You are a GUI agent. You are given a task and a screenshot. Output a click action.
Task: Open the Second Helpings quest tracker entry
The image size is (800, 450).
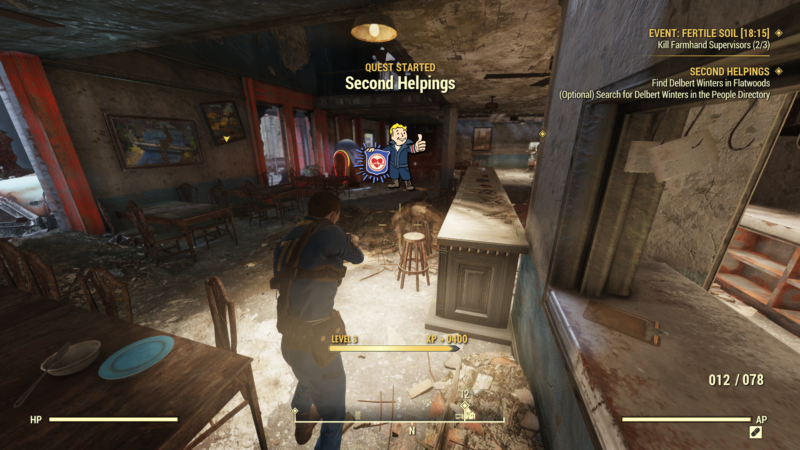pyautogui.click(x=729, y=72)
